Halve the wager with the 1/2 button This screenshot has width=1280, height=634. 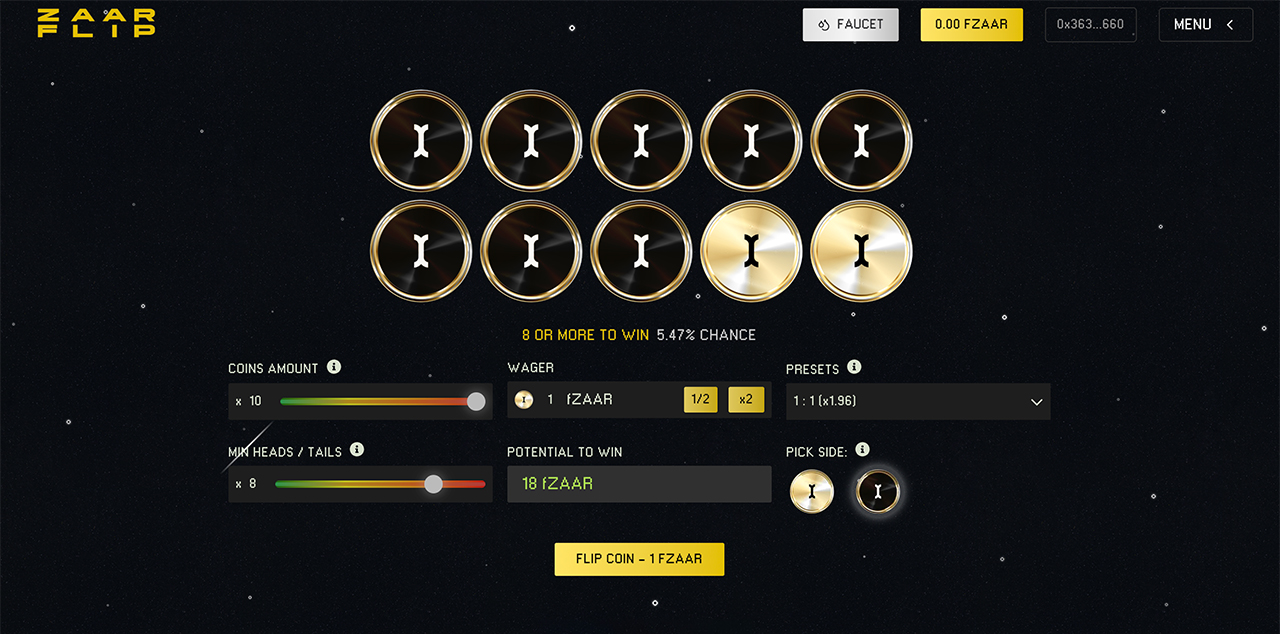tap(701, 400)
